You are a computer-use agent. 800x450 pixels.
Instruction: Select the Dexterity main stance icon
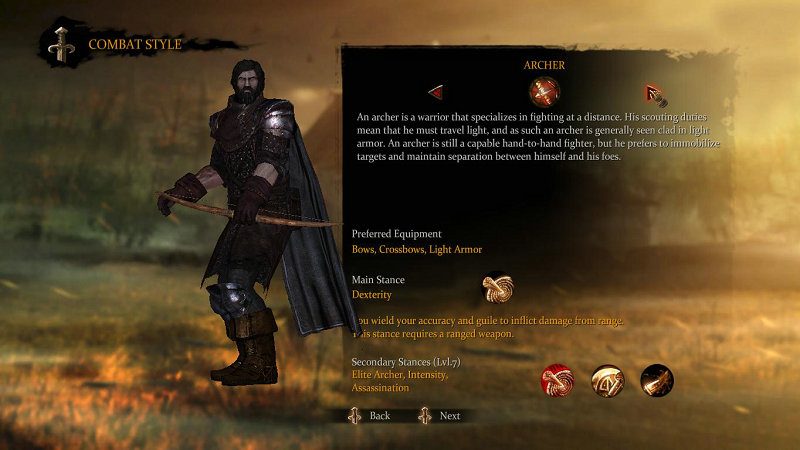coord(497,289)
